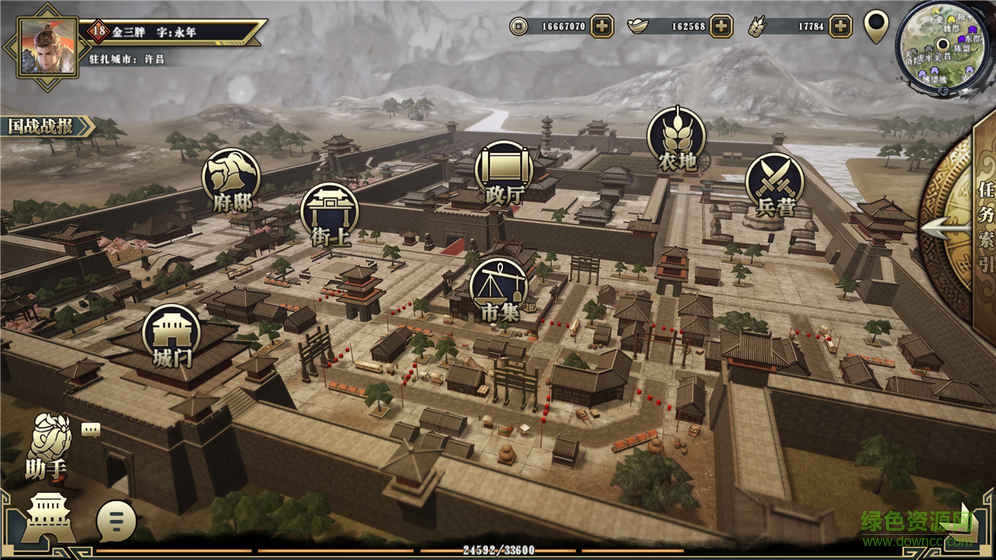Viewport: 996px width, 560px height.
Task: Add grain supplies with plus button
Action: pos(840,26)
